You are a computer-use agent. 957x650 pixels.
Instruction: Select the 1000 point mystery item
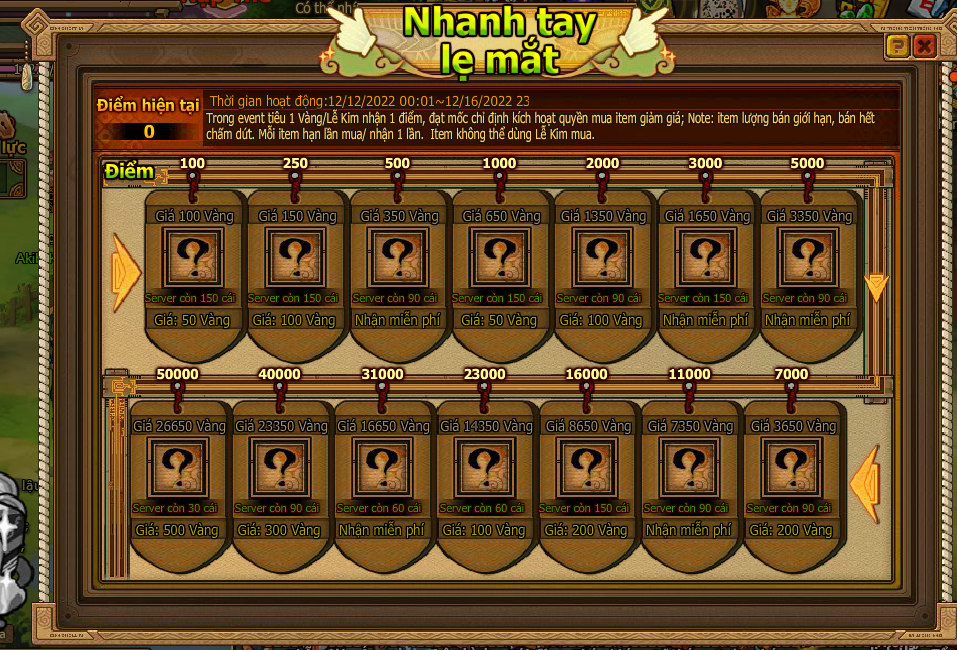[x=500, y=257]
